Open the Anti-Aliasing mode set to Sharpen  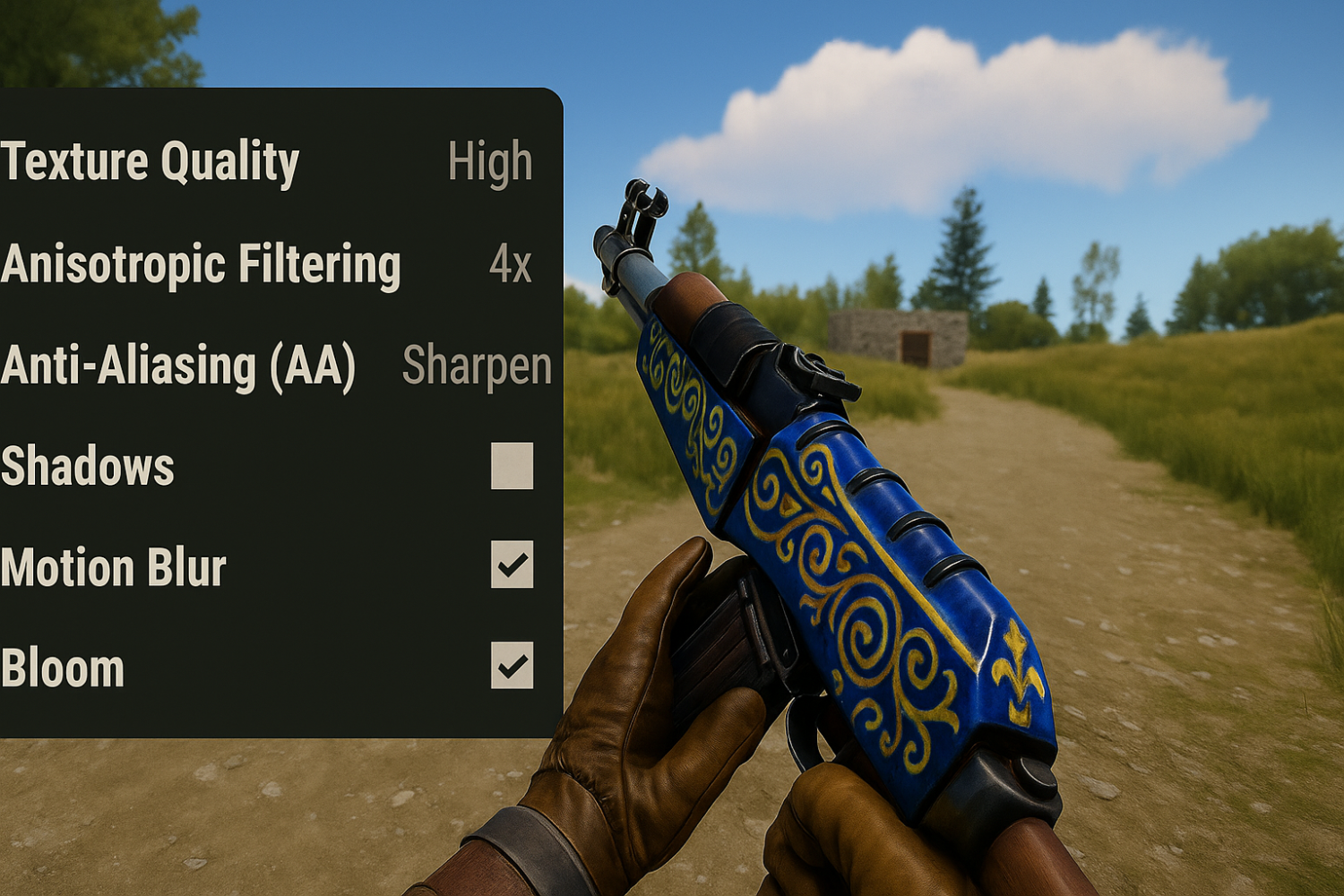478,366
